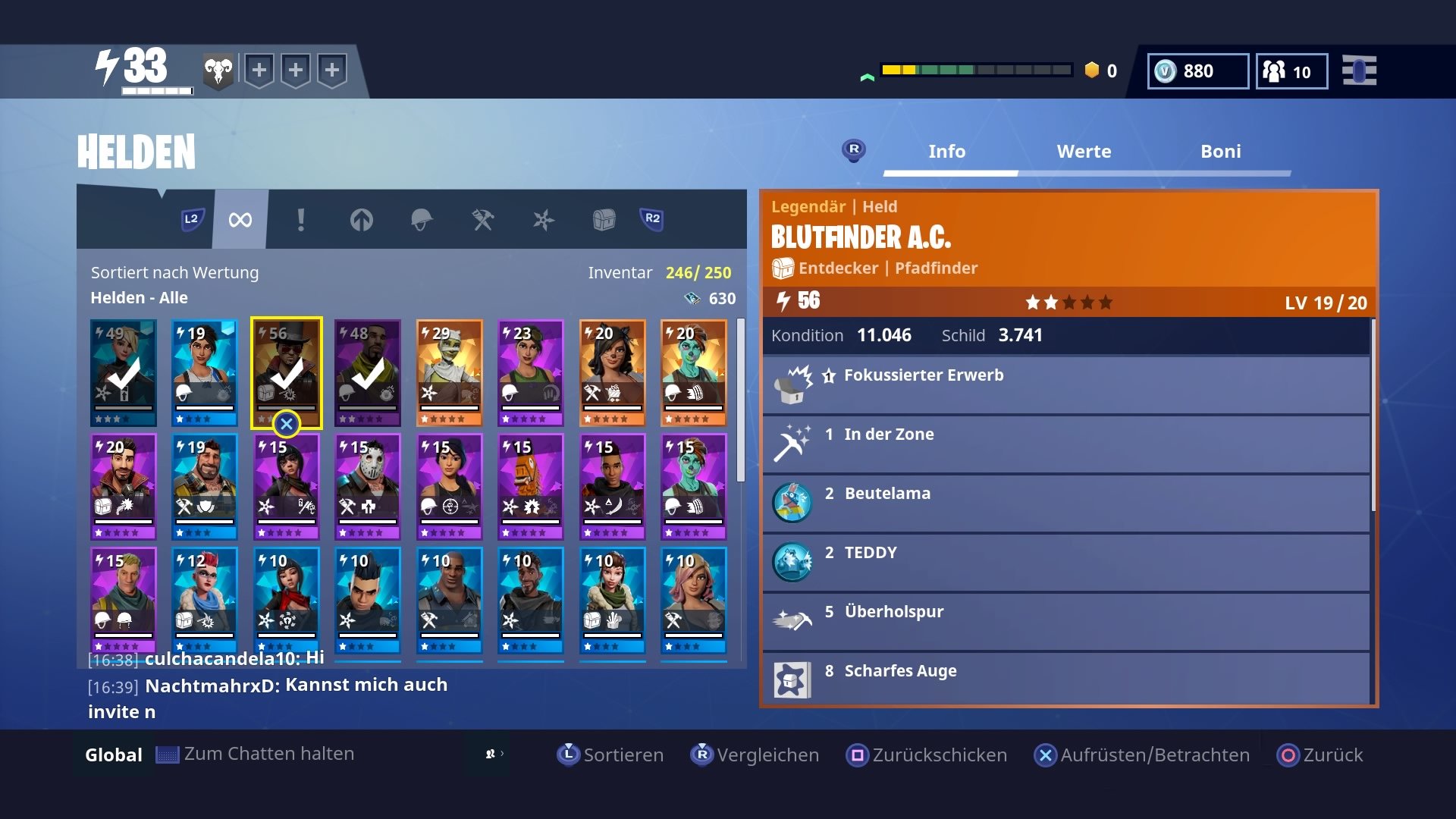
Task: Click the R2 shoulder button prompt
Action: pos(652,220)
